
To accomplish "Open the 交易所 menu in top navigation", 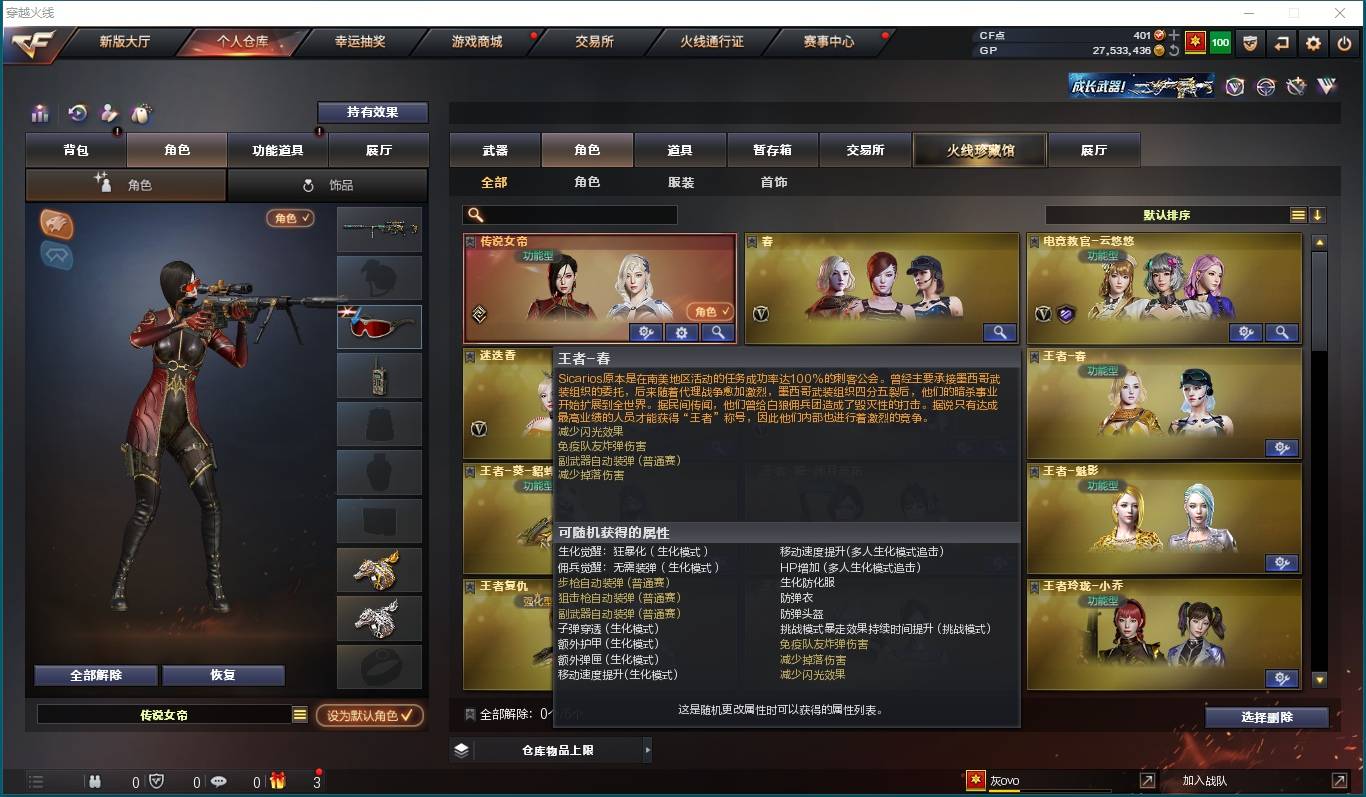I will click(594, 43).
